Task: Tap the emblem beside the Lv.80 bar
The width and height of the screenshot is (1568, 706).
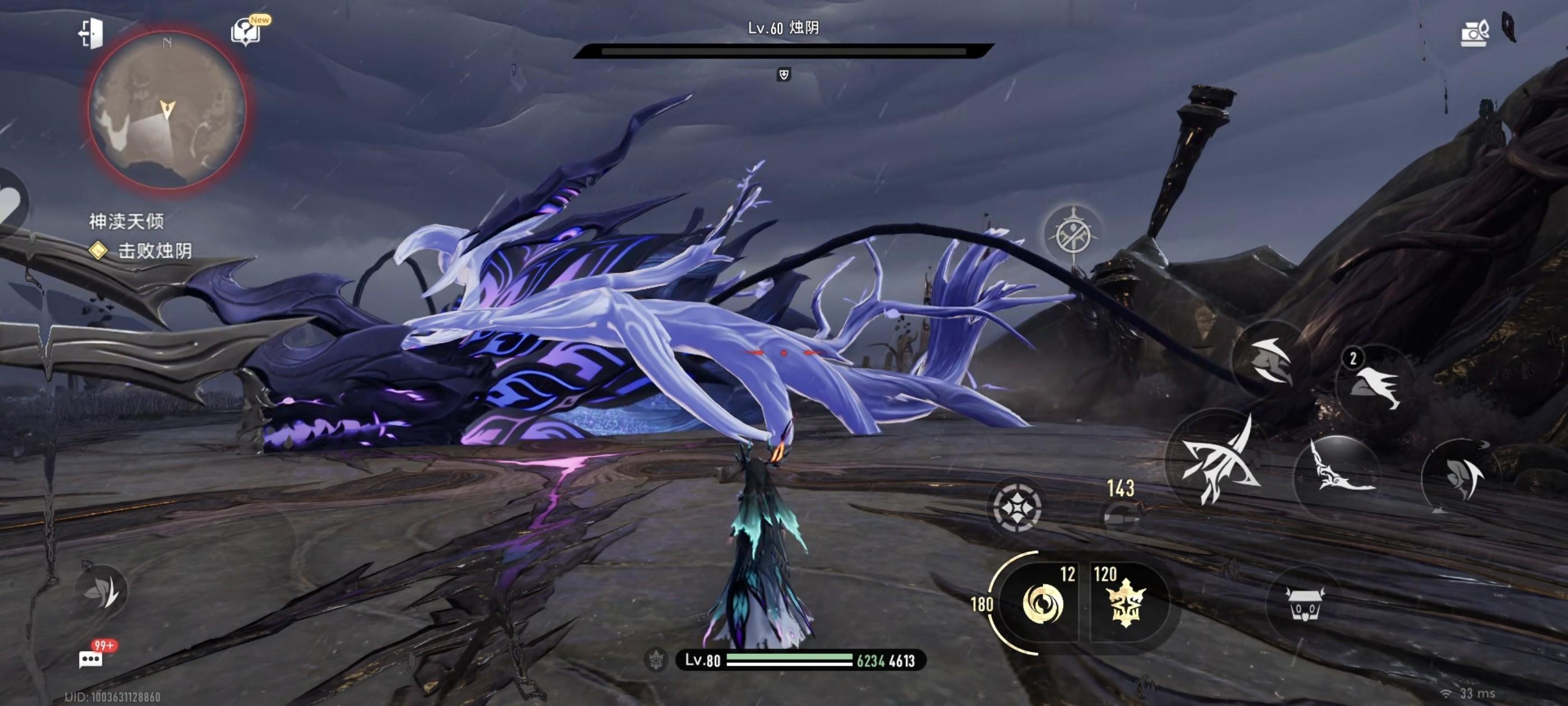Action: 656,659
